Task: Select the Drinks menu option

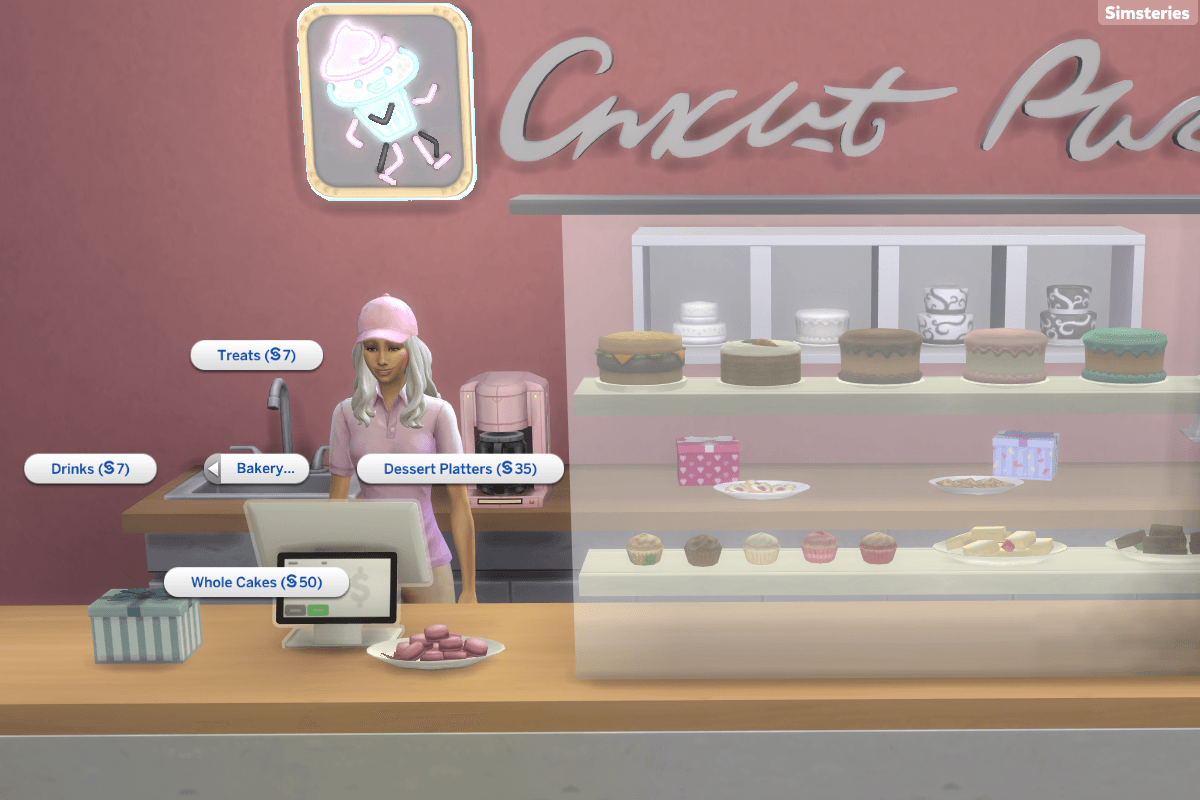Action: pos(90,469)
